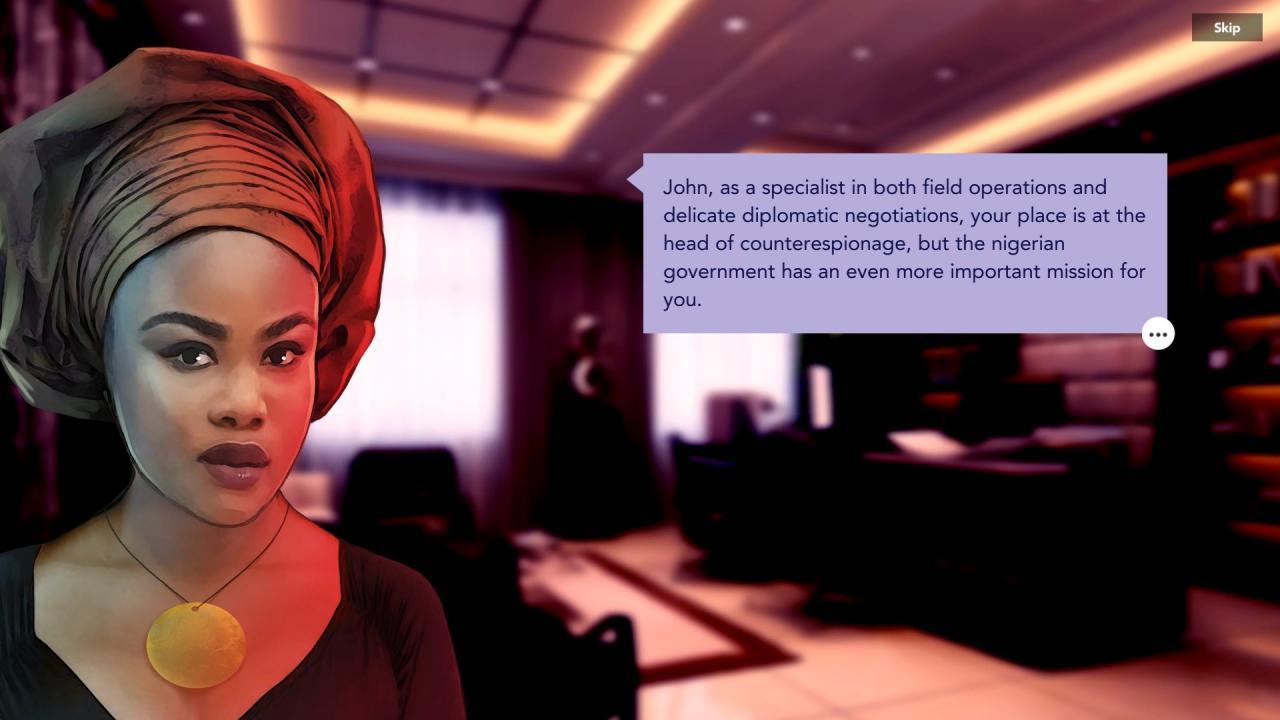Click the white circular icon on the dialogue box
This screenshot has width=1280, height=720.
[1157, 334]
